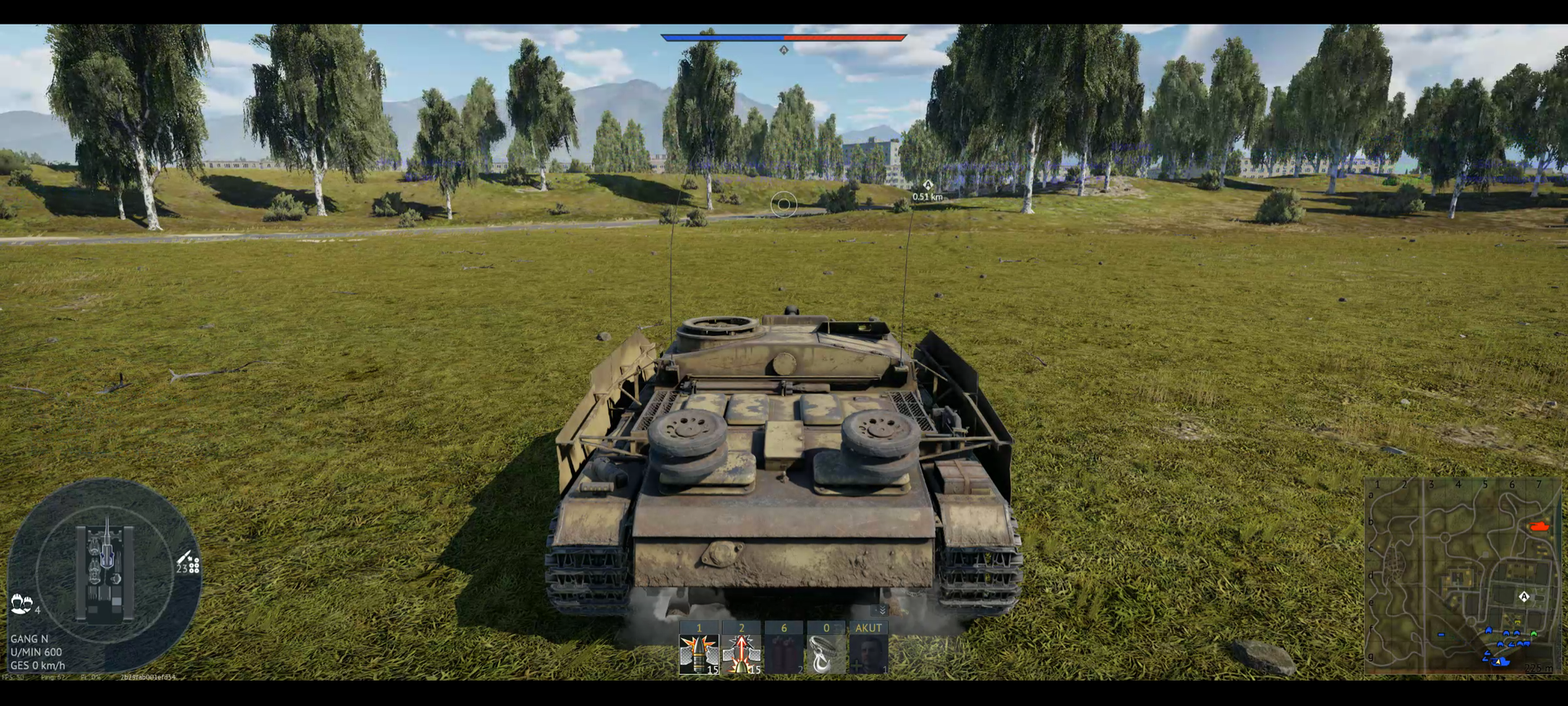
Task: Select the red enemy tank marker on minimap
Action: (x=1539, y=527)
